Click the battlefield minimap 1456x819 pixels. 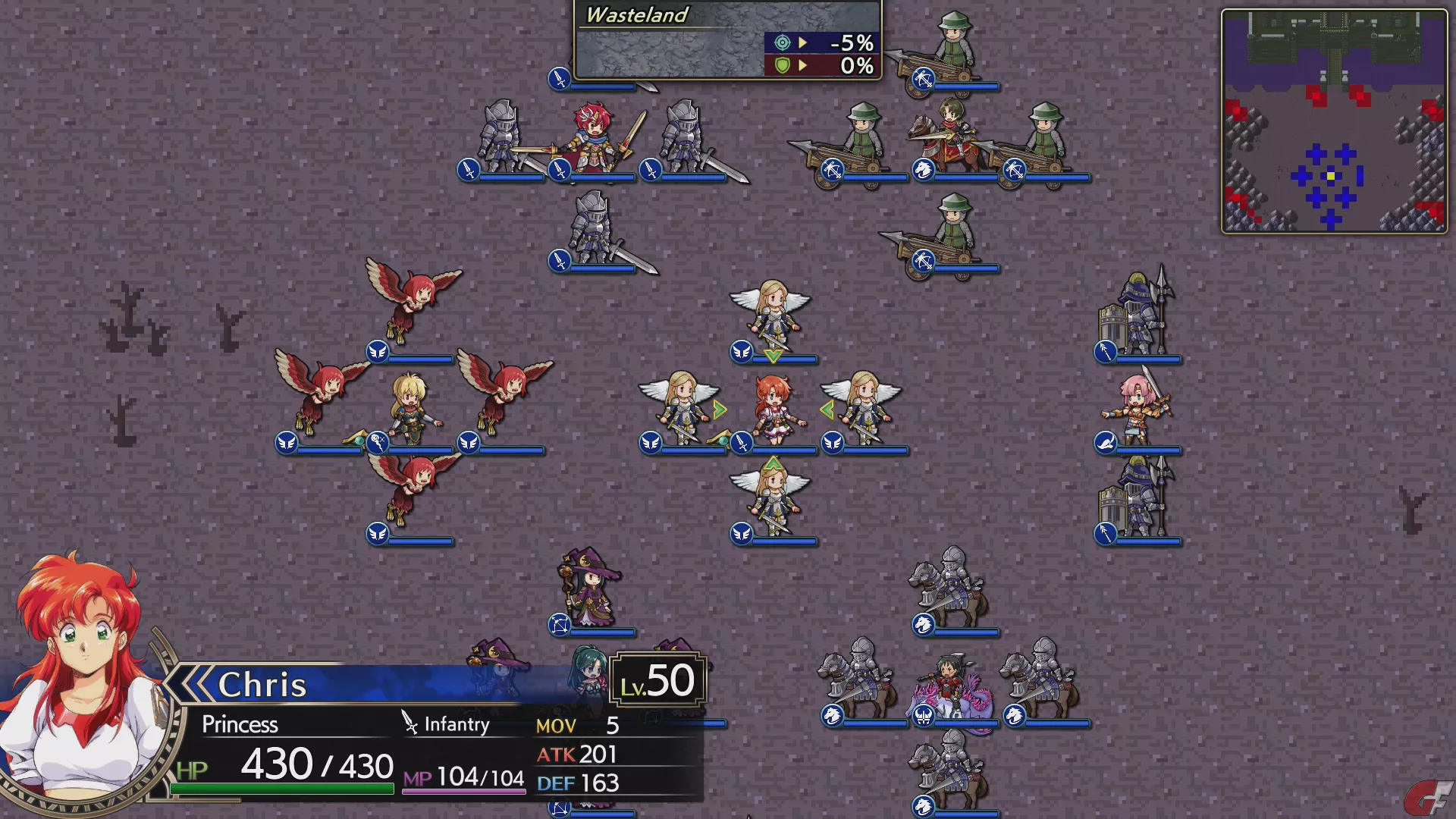click(1334, 121)
